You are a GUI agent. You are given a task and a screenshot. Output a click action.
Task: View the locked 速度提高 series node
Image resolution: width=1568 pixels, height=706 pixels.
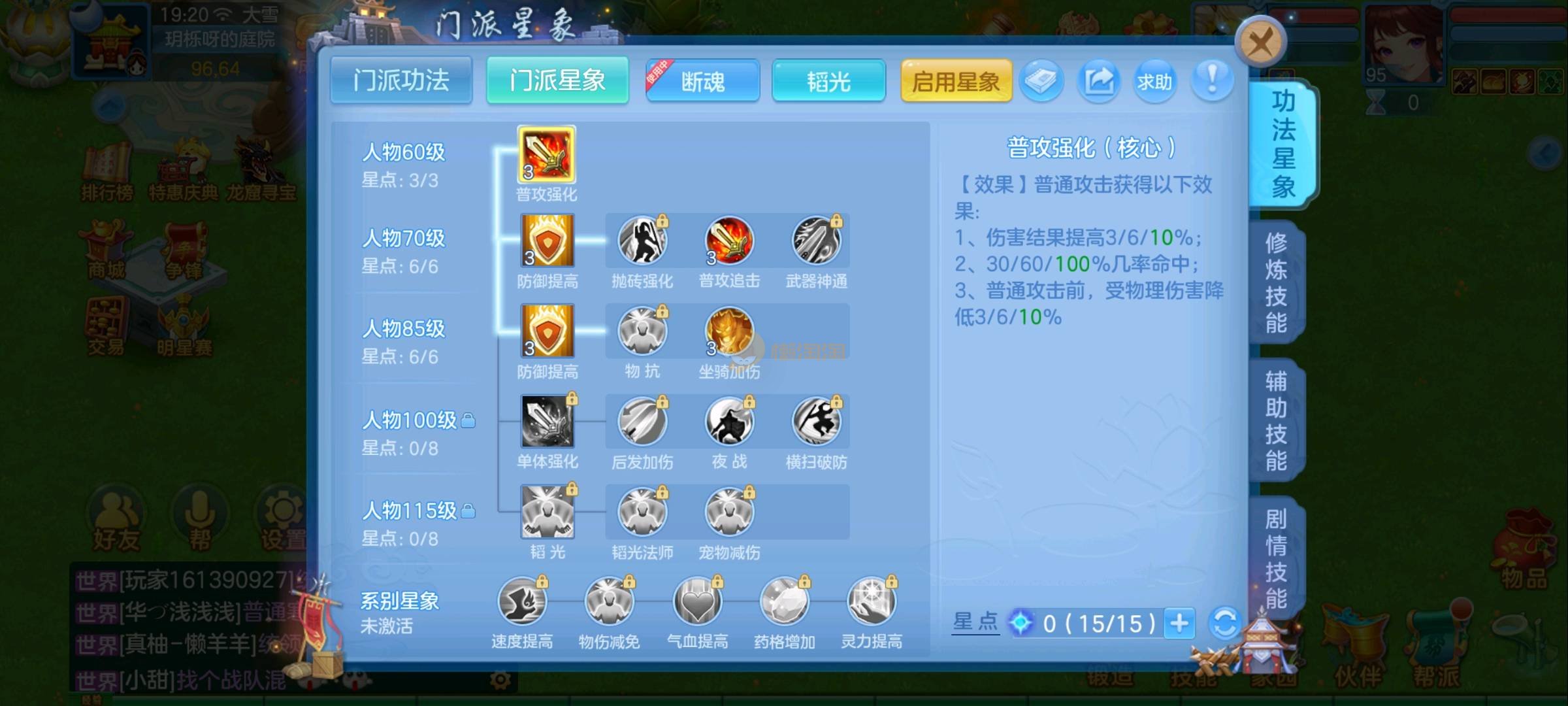[x=522, y=602]
